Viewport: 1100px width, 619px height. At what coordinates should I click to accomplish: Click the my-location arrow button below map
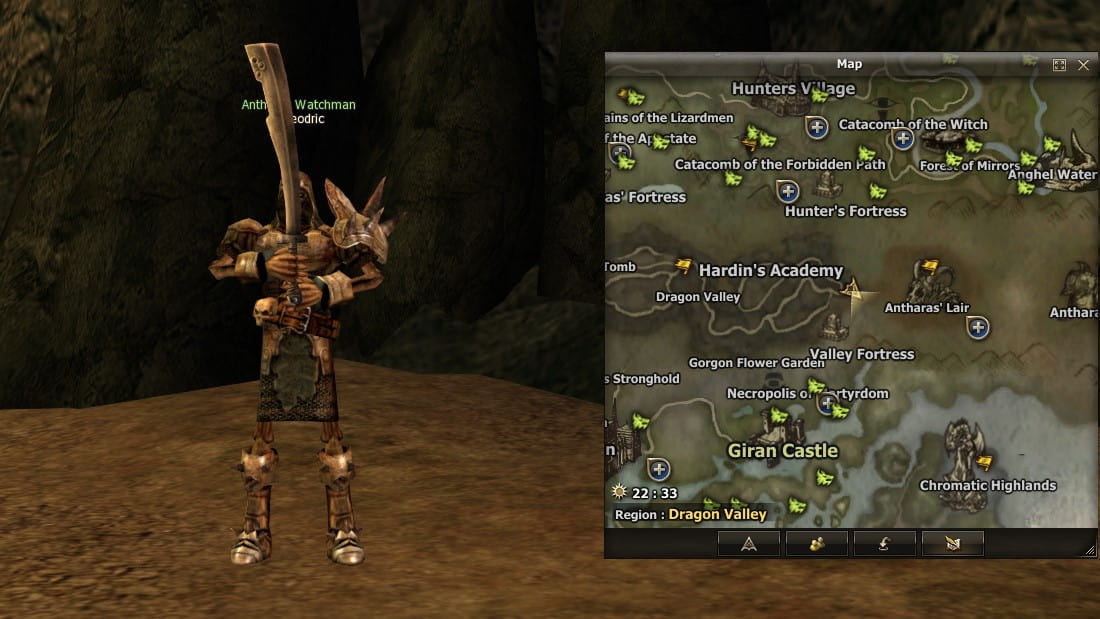pos(749,543)
